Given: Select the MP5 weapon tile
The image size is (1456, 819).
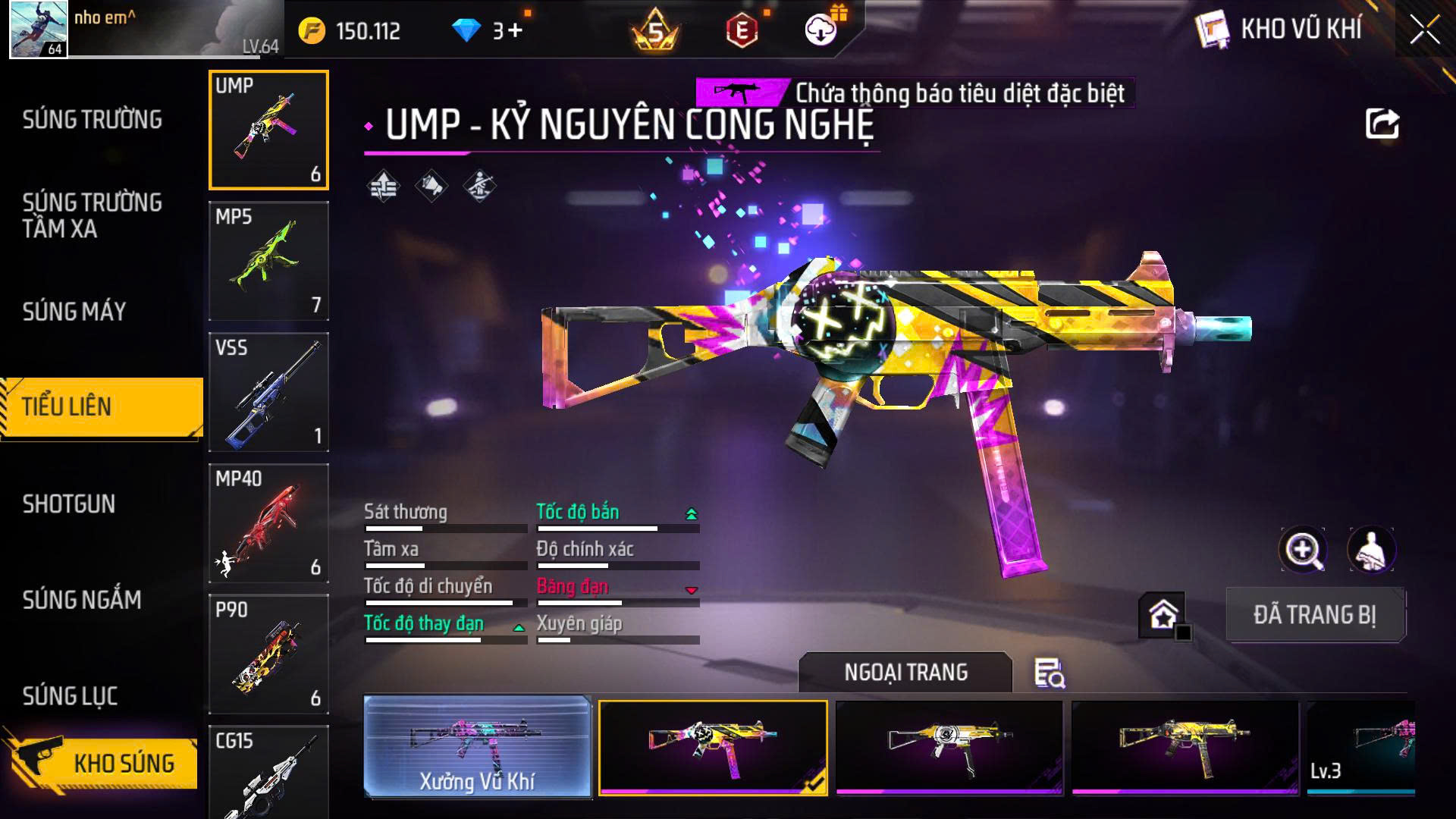Looking at the screenshot, I should [x=268, y=261].
